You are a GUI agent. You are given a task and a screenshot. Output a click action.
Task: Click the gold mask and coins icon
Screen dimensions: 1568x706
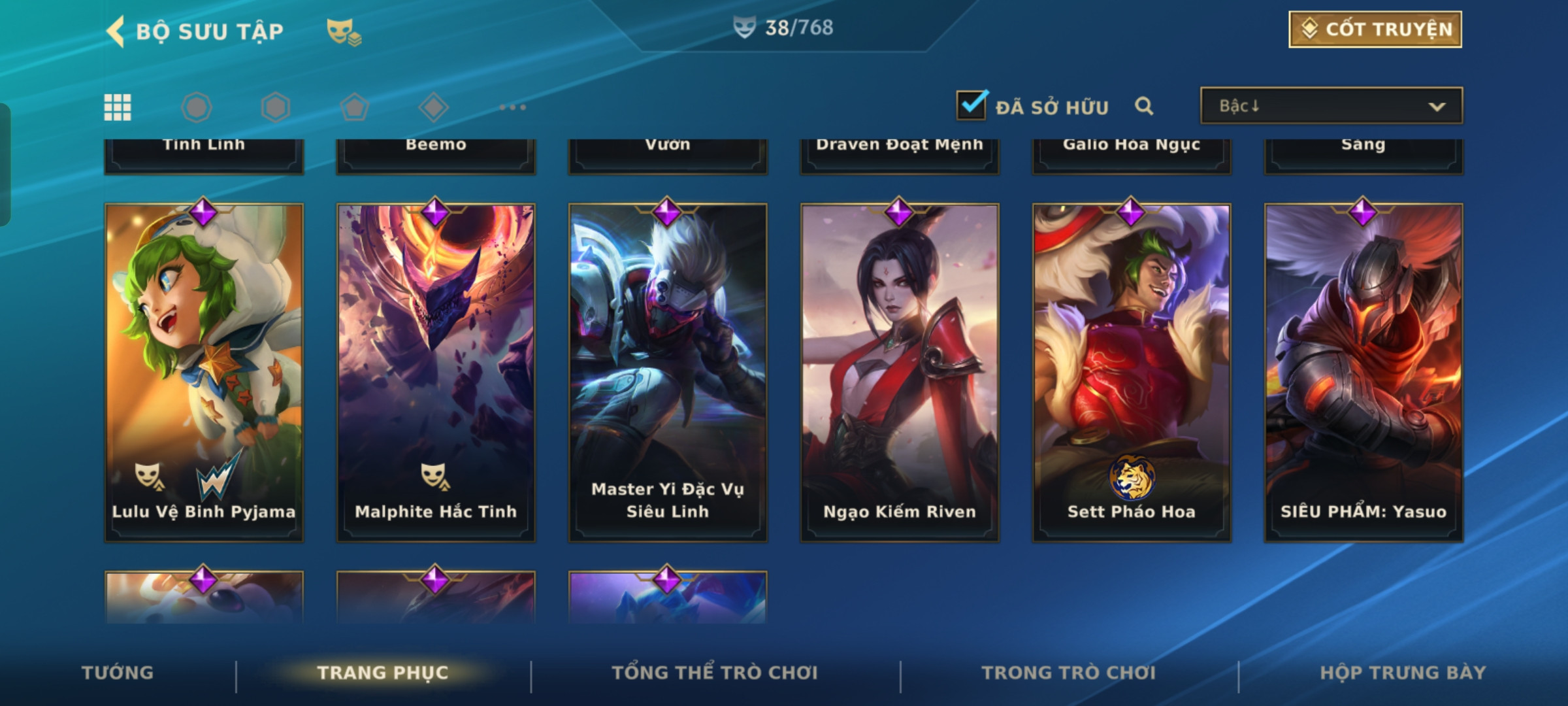point(344,31)
